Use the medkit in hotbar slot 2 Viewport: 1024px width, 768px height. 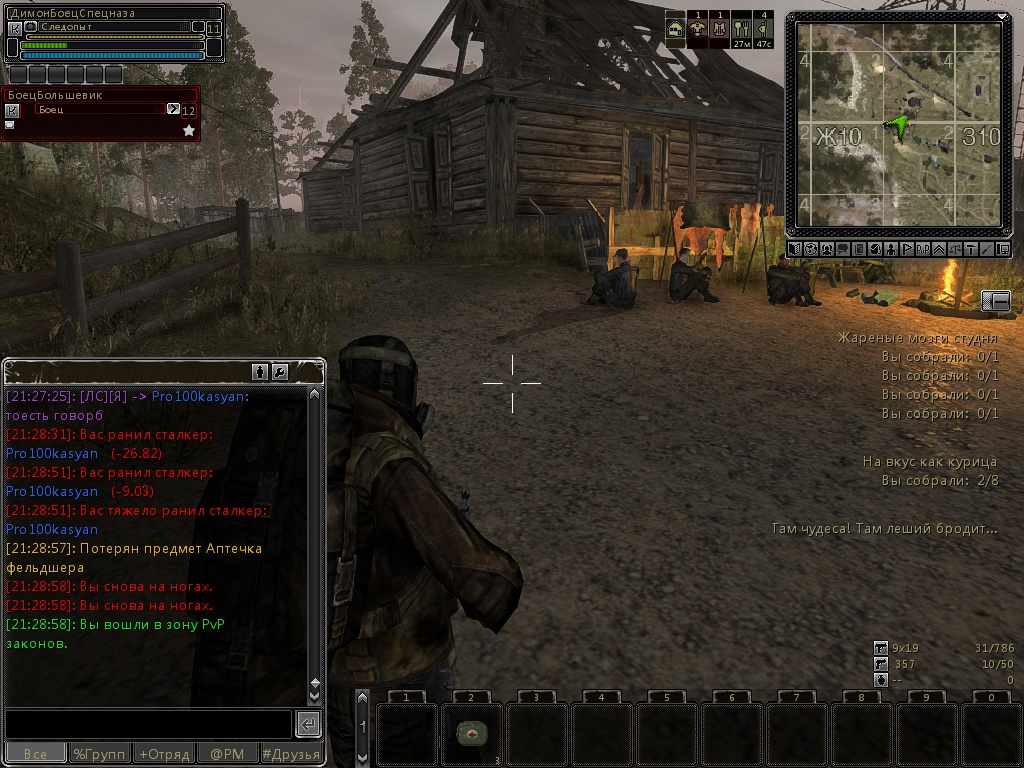pos(471,734)
